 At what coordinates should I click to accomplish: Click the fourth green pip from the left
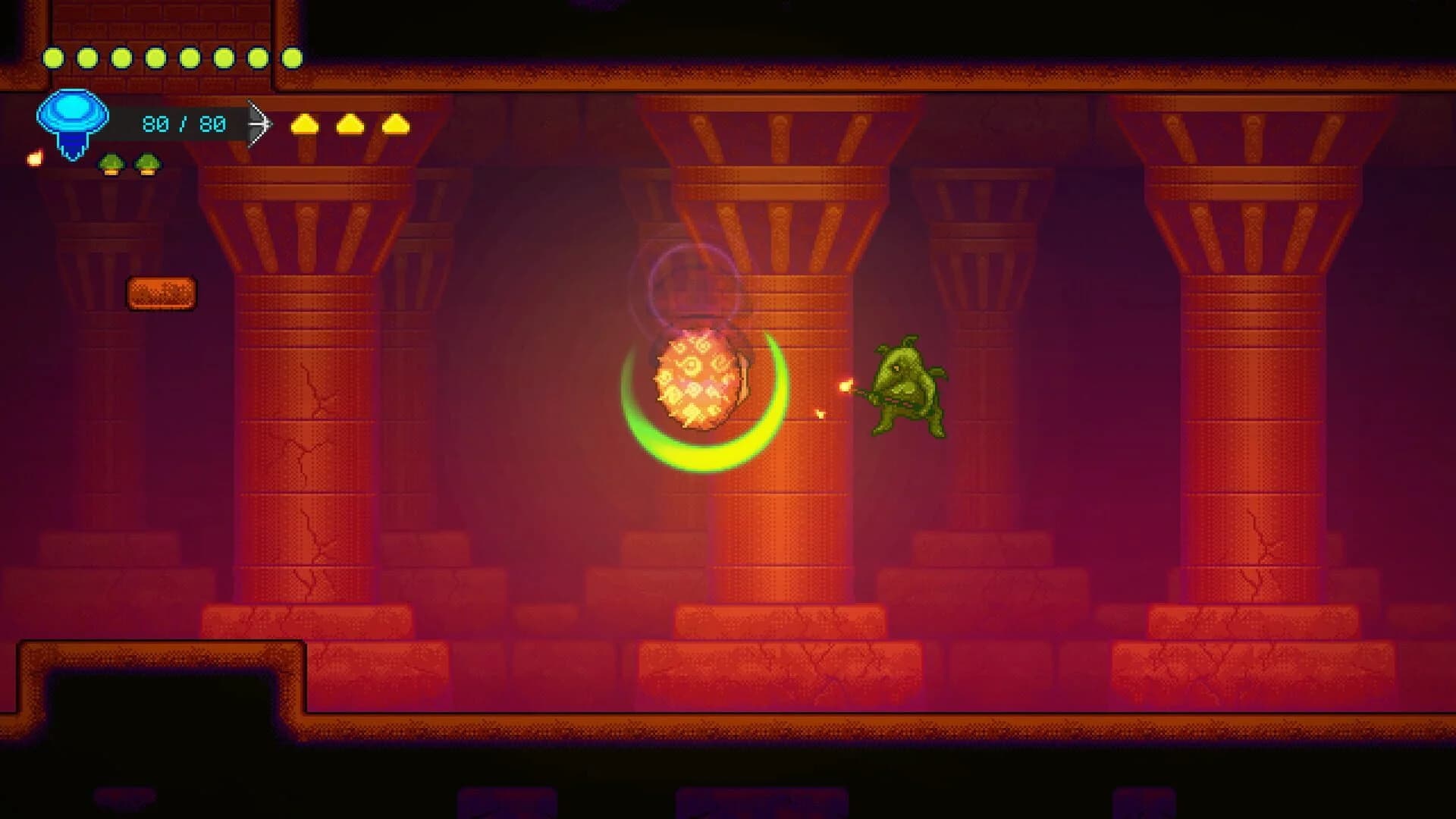(155, 58)
